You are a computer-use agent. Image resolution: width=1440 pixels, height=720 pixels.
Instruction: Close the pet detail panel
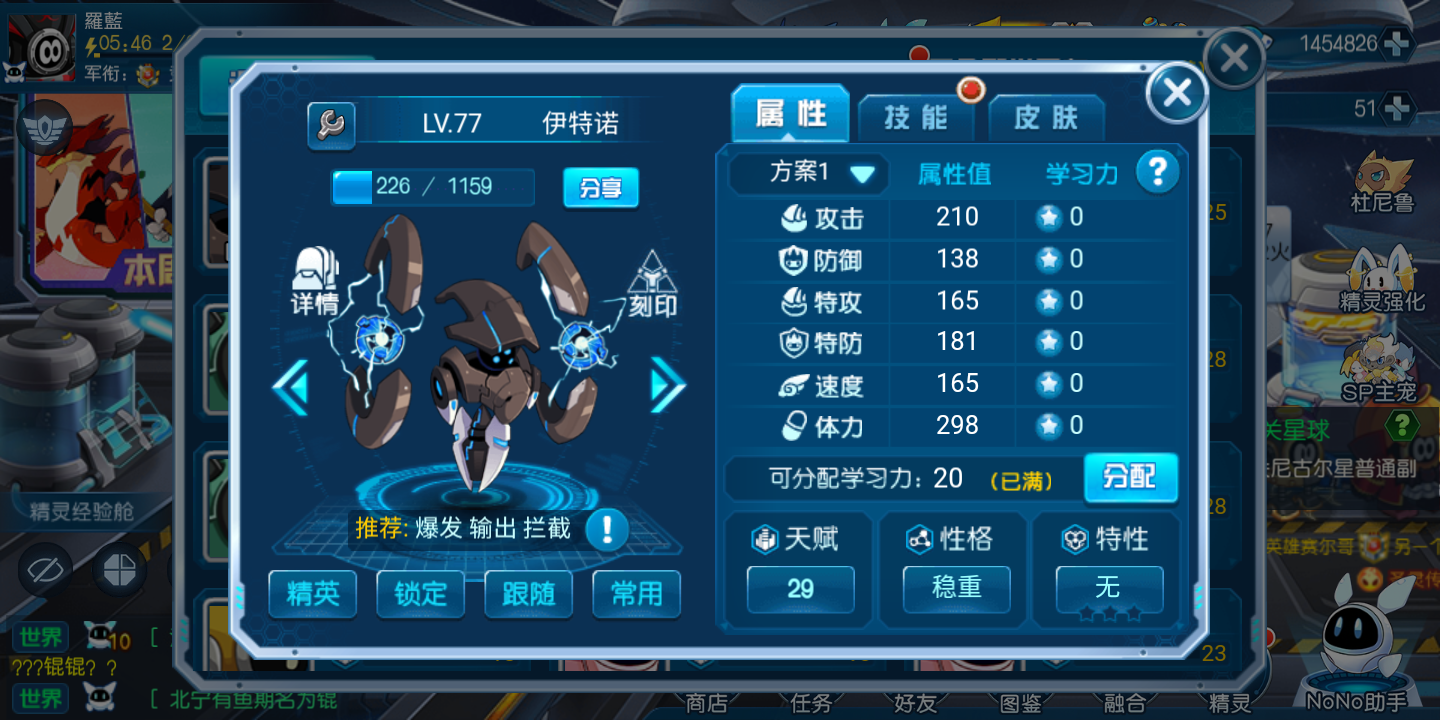[x=1177, y=93]
